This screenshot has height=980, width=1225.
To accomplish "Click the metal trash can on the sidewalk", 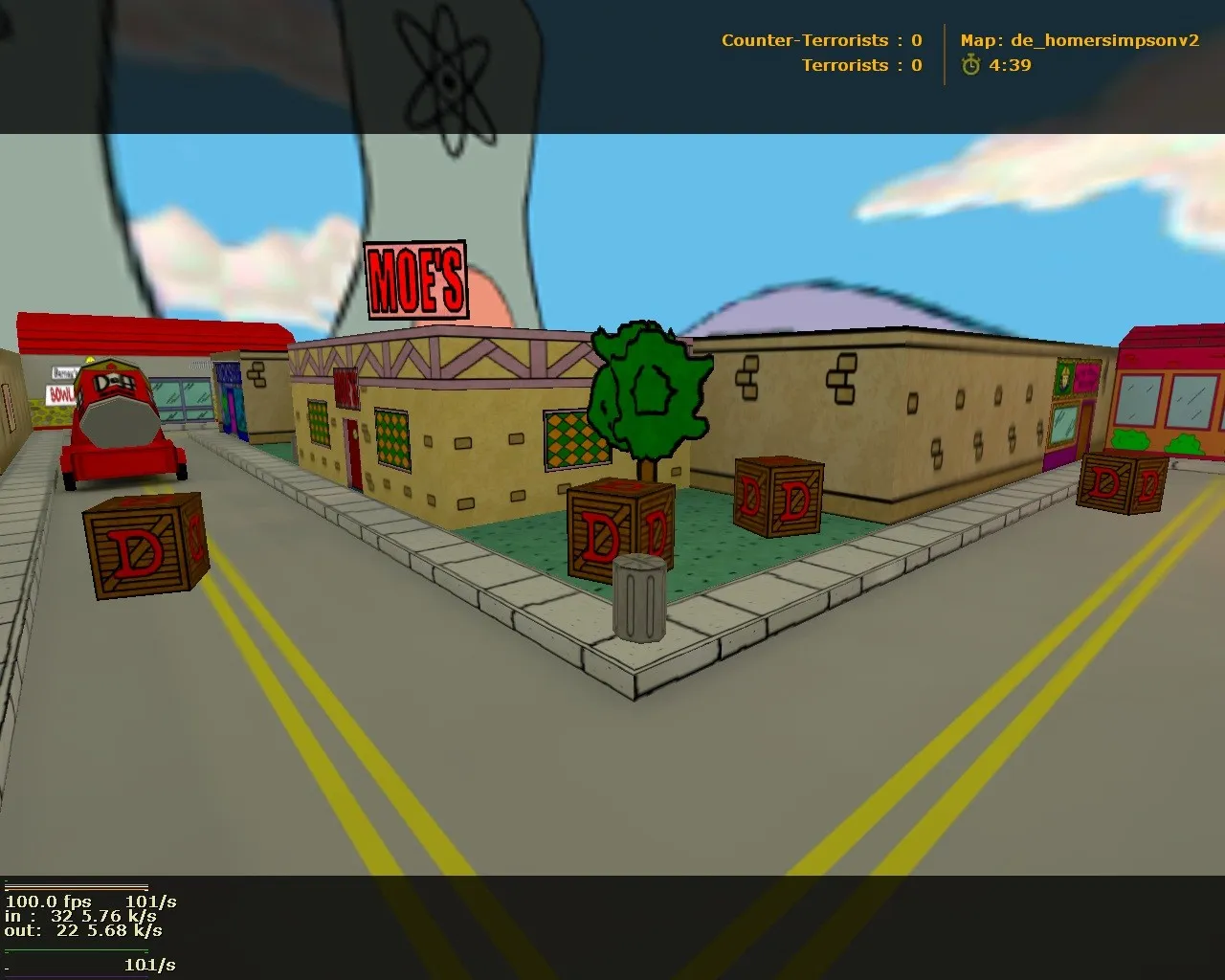I will [639, 595].
